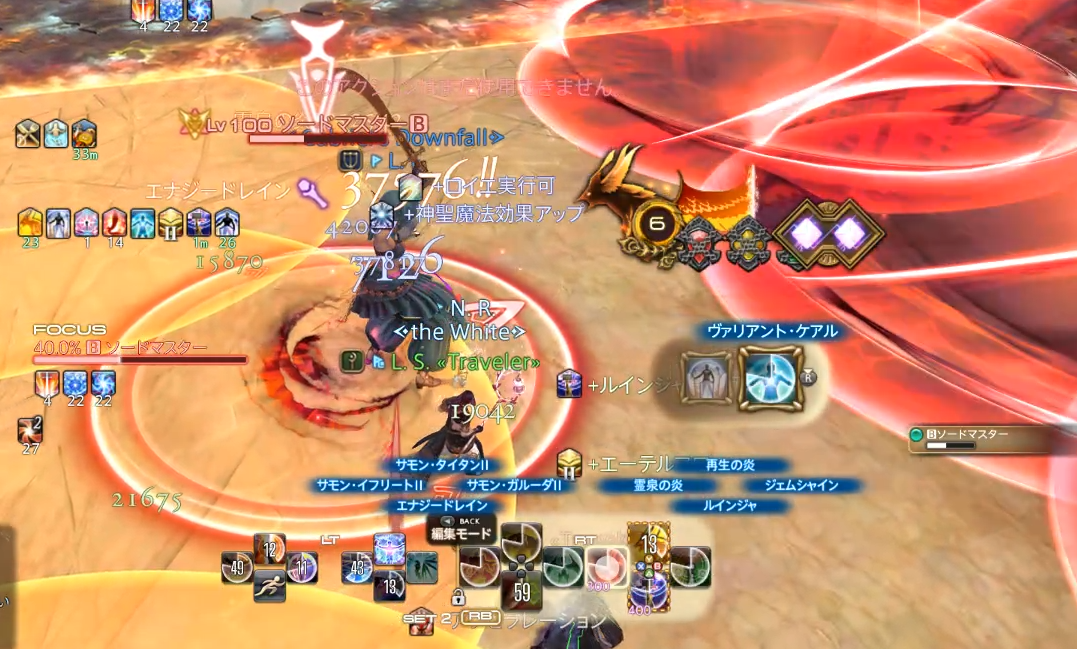Activate the blue action showing 43 cooldown

(x=358, y=567)
